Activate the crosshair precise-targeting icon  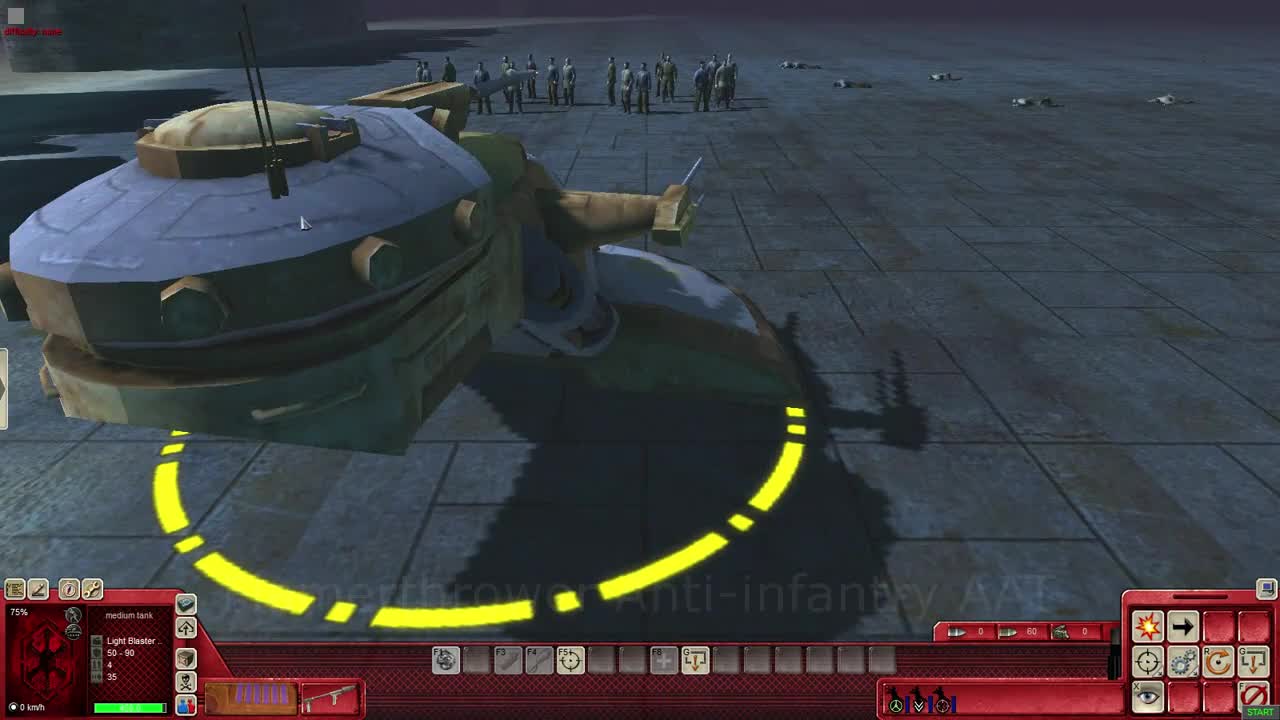pos(1148,660)
